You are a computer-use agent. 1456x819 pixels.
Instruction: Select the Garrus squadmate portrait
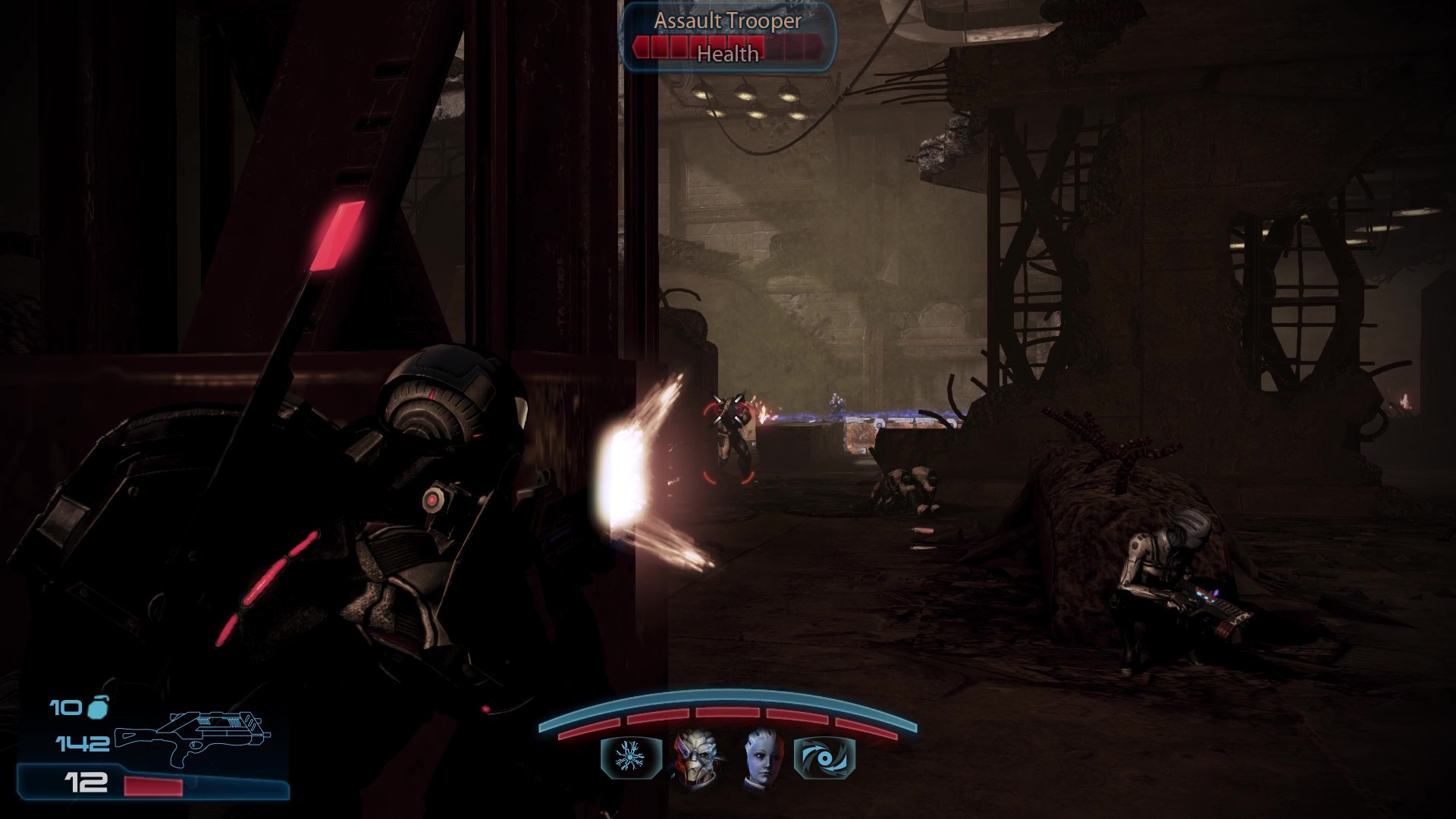[695, 758]
